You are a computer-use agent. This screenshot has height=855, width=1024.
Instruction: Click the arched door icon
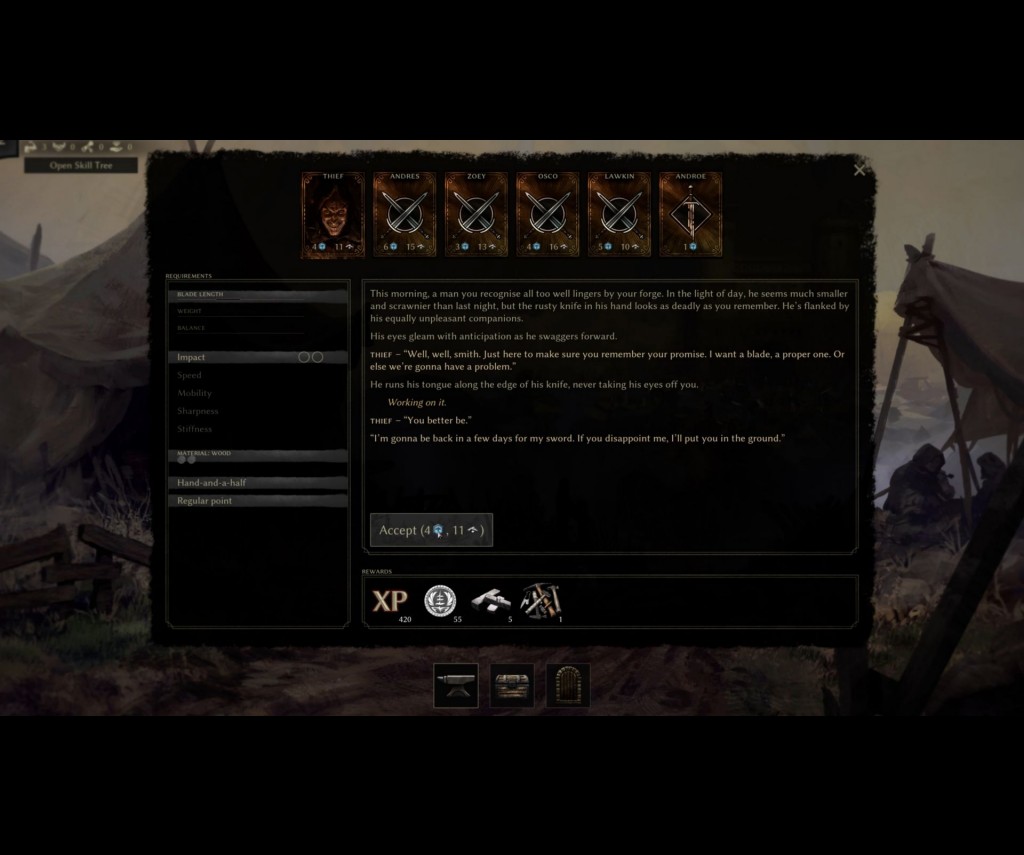coord(568,686)
